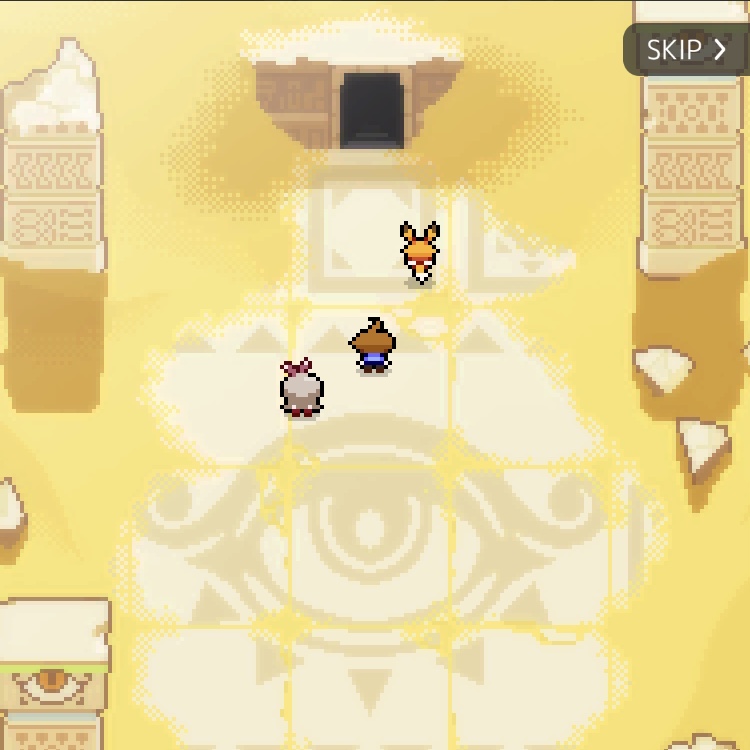This screenshot has height=750, width=750.
Task: Skip the cutscene with the SKIP button
Action: [x=686, y=50]
